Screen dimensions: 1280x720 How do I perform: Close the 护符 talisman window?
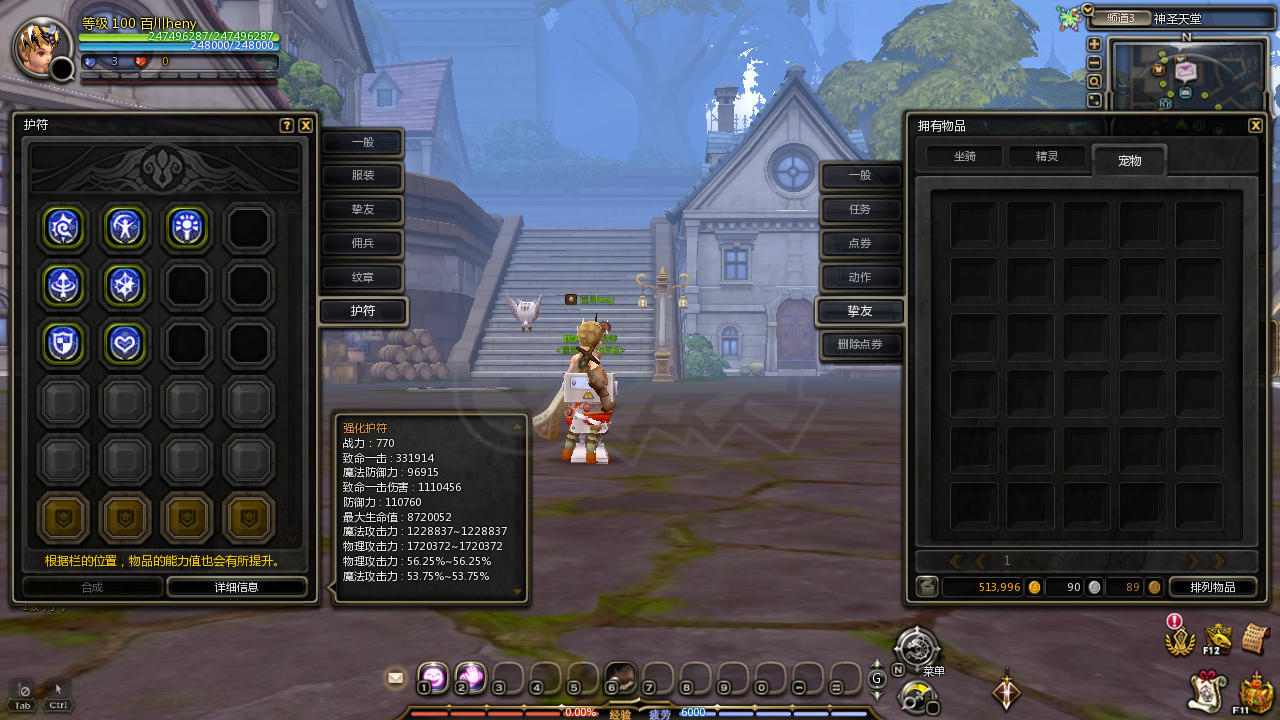[x=306, y=125]
